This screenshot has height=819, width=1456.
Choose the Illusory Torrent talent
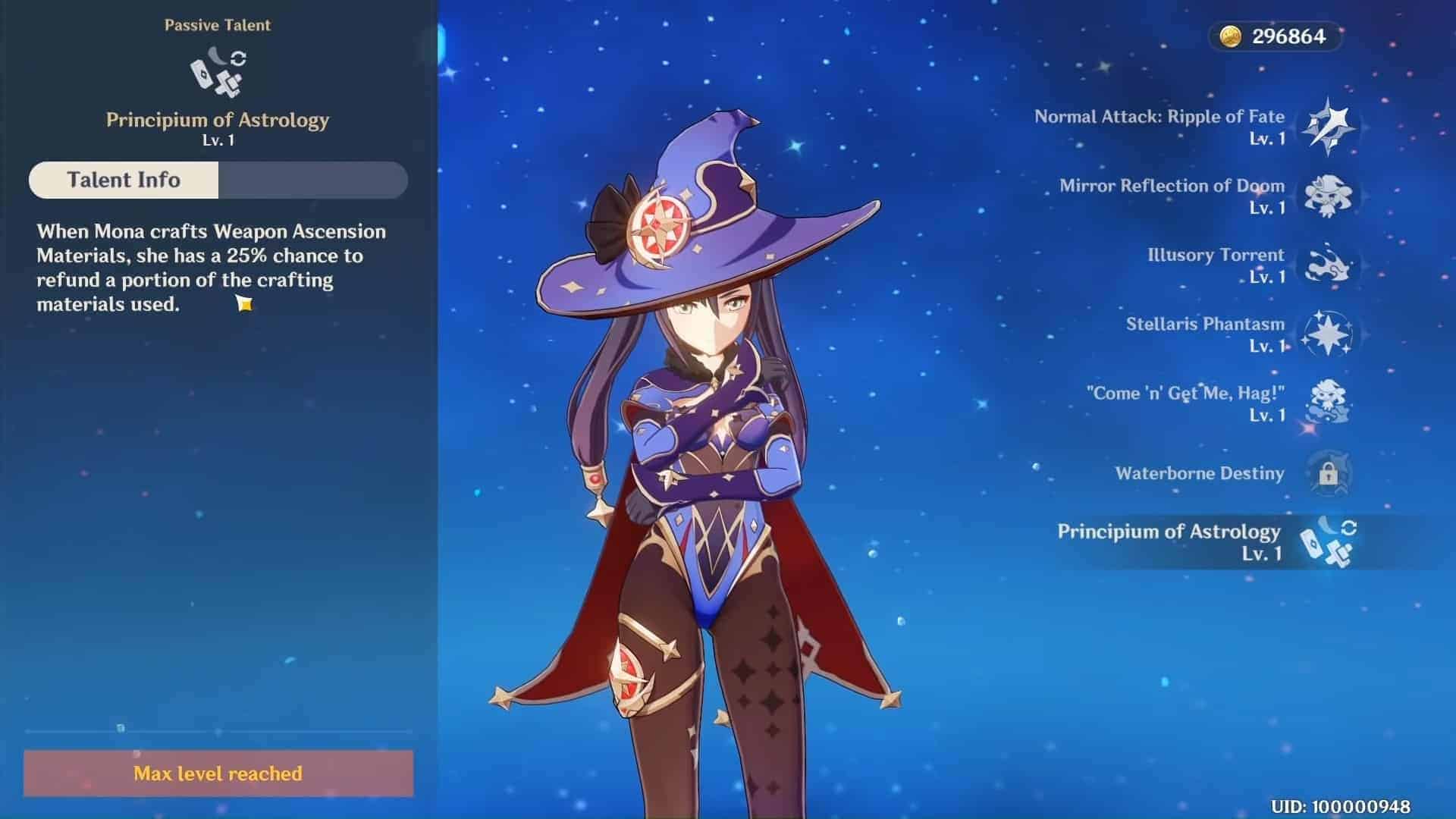coord(1326,265)
